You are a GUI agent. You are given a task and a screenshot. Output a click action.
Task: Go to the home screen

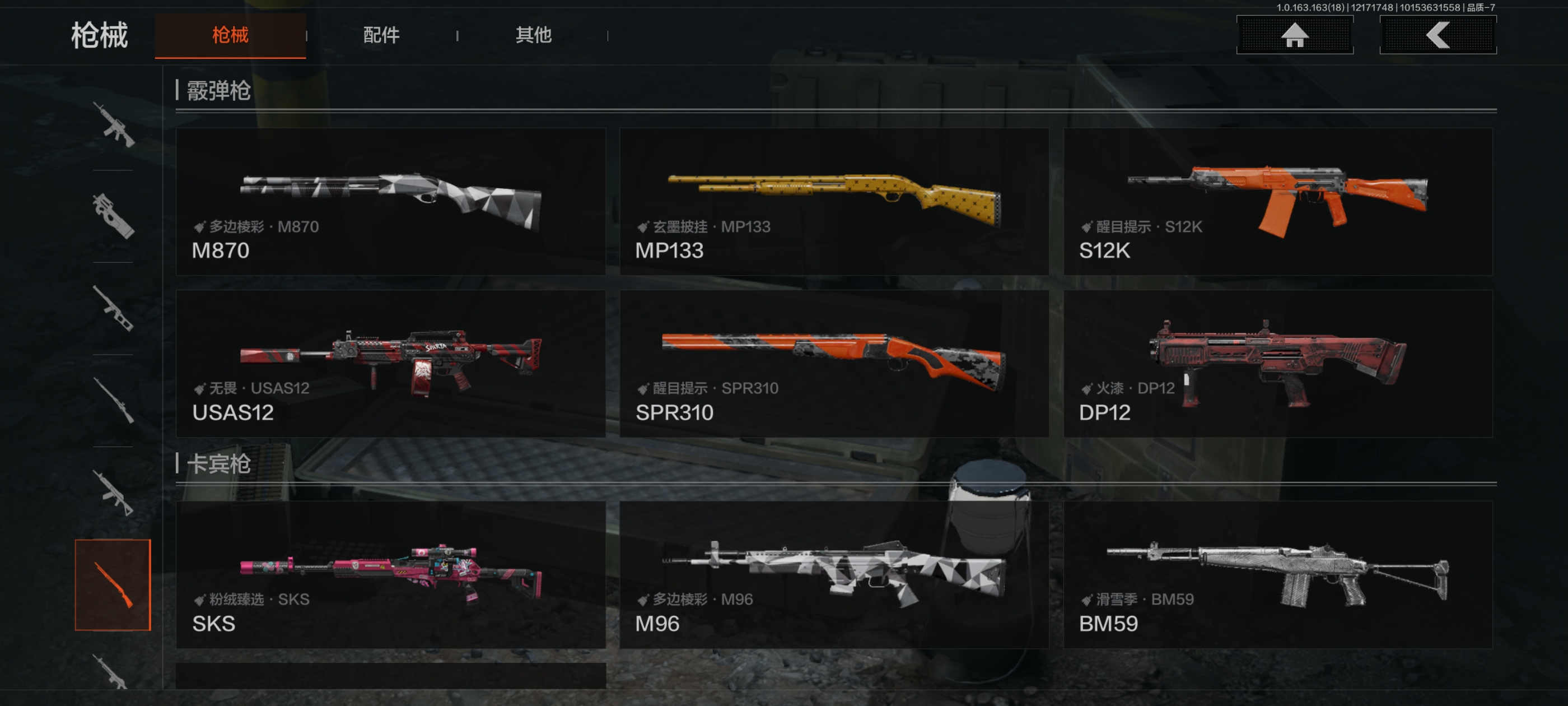(1294, 35)
